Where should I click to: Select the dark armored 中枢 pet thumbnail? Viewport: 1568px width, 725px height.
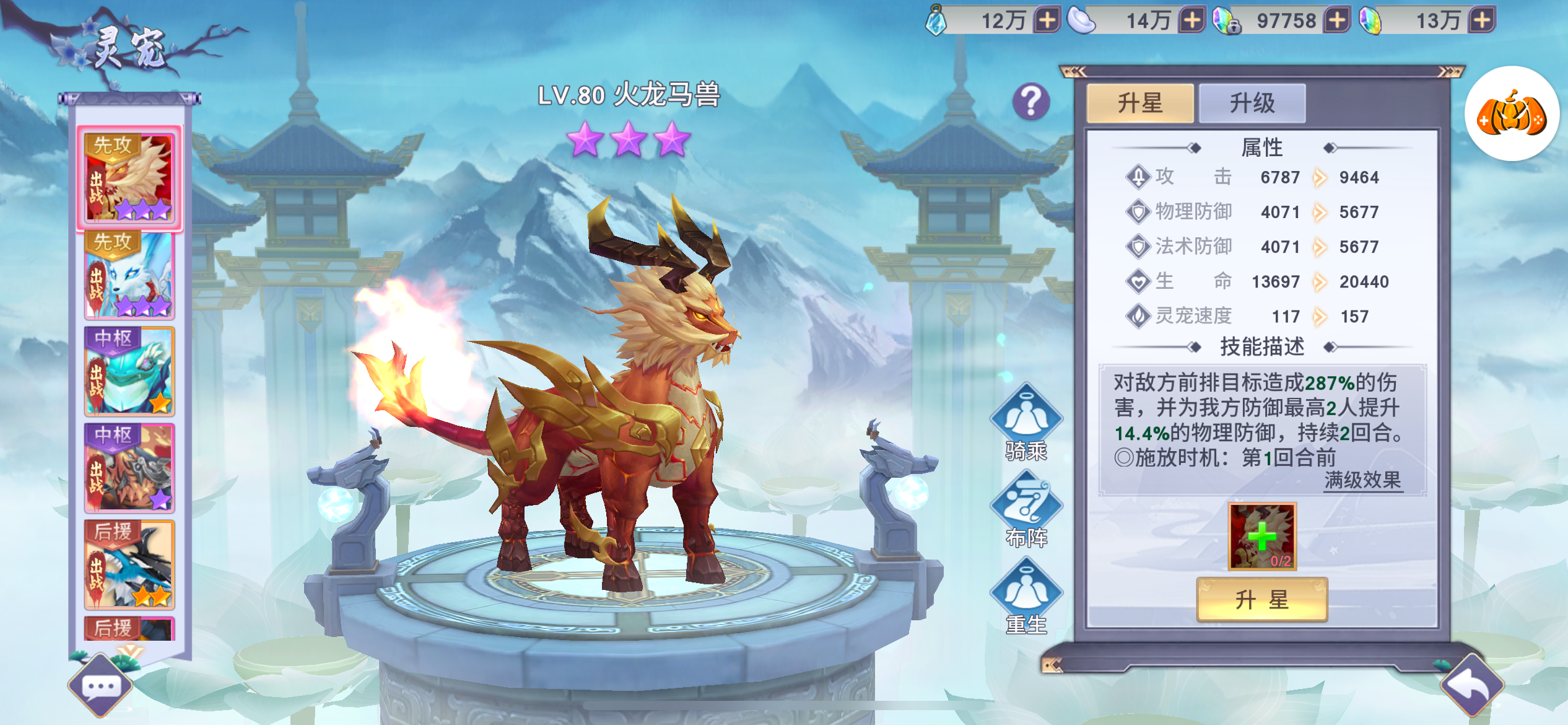coord(129,468)
